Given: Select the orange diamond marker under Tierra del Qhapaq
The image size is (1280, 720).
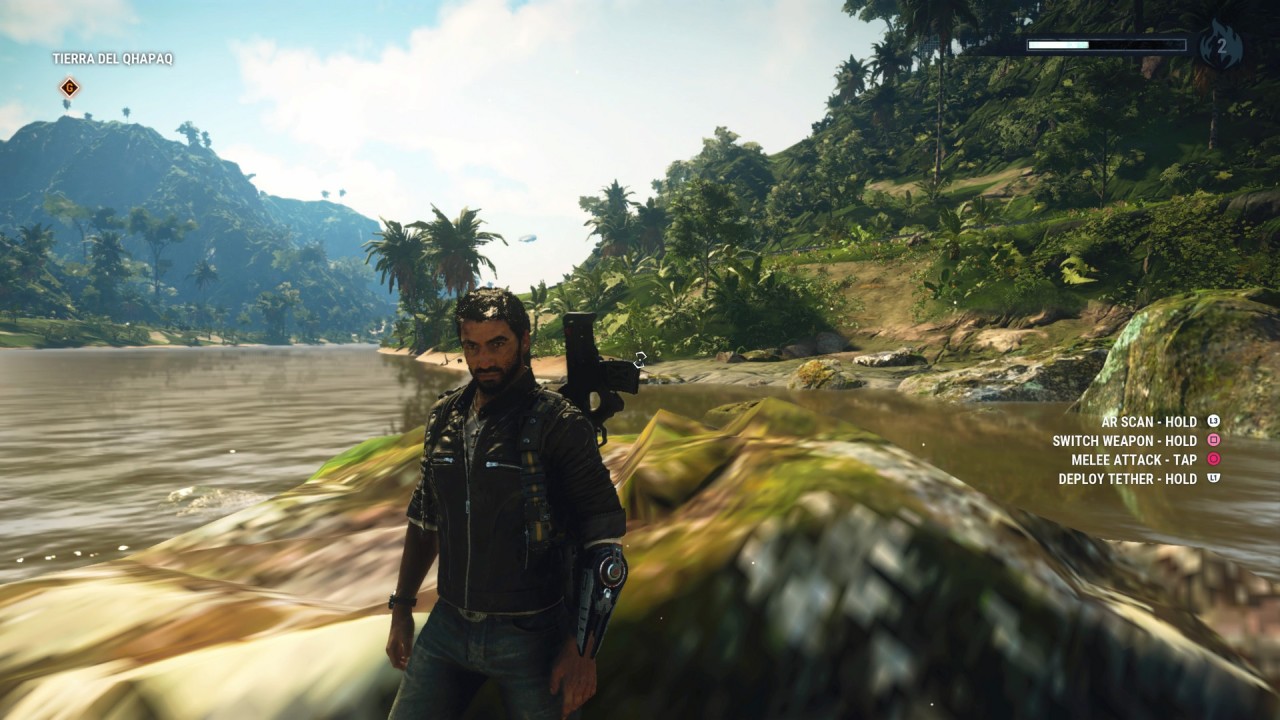Looking at the screenshot, I should point(69,88).
